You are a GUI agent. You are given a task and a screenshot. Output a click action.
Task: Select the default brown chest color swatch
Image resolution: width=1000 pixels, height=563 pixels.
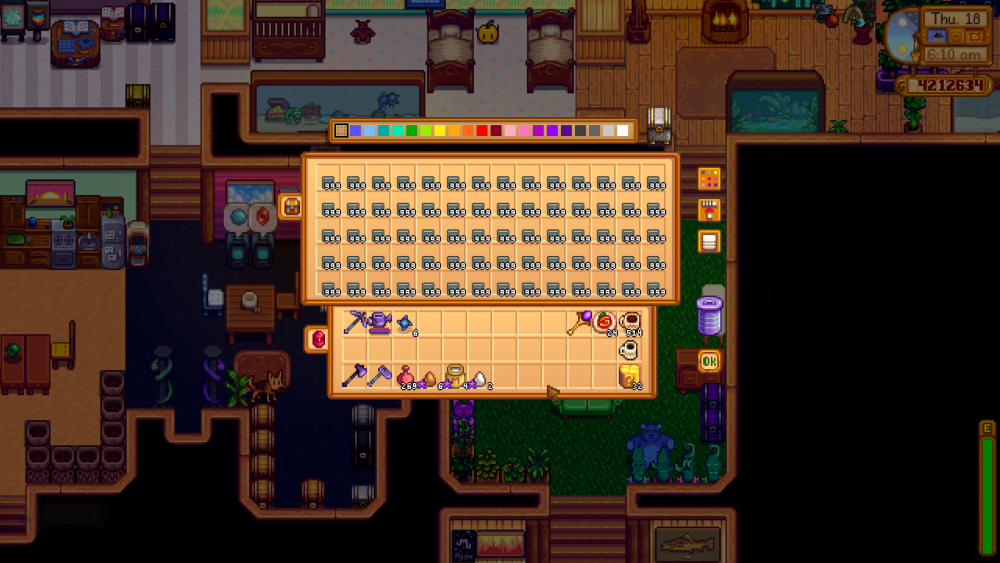tap(342, 131)
